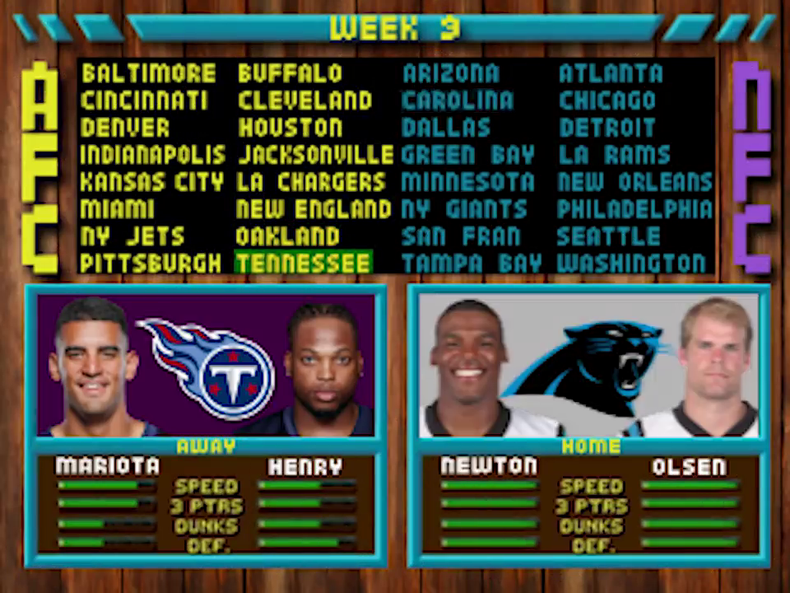
Task: Choose Dallas in the NFC teams
Action: point(446,128)
